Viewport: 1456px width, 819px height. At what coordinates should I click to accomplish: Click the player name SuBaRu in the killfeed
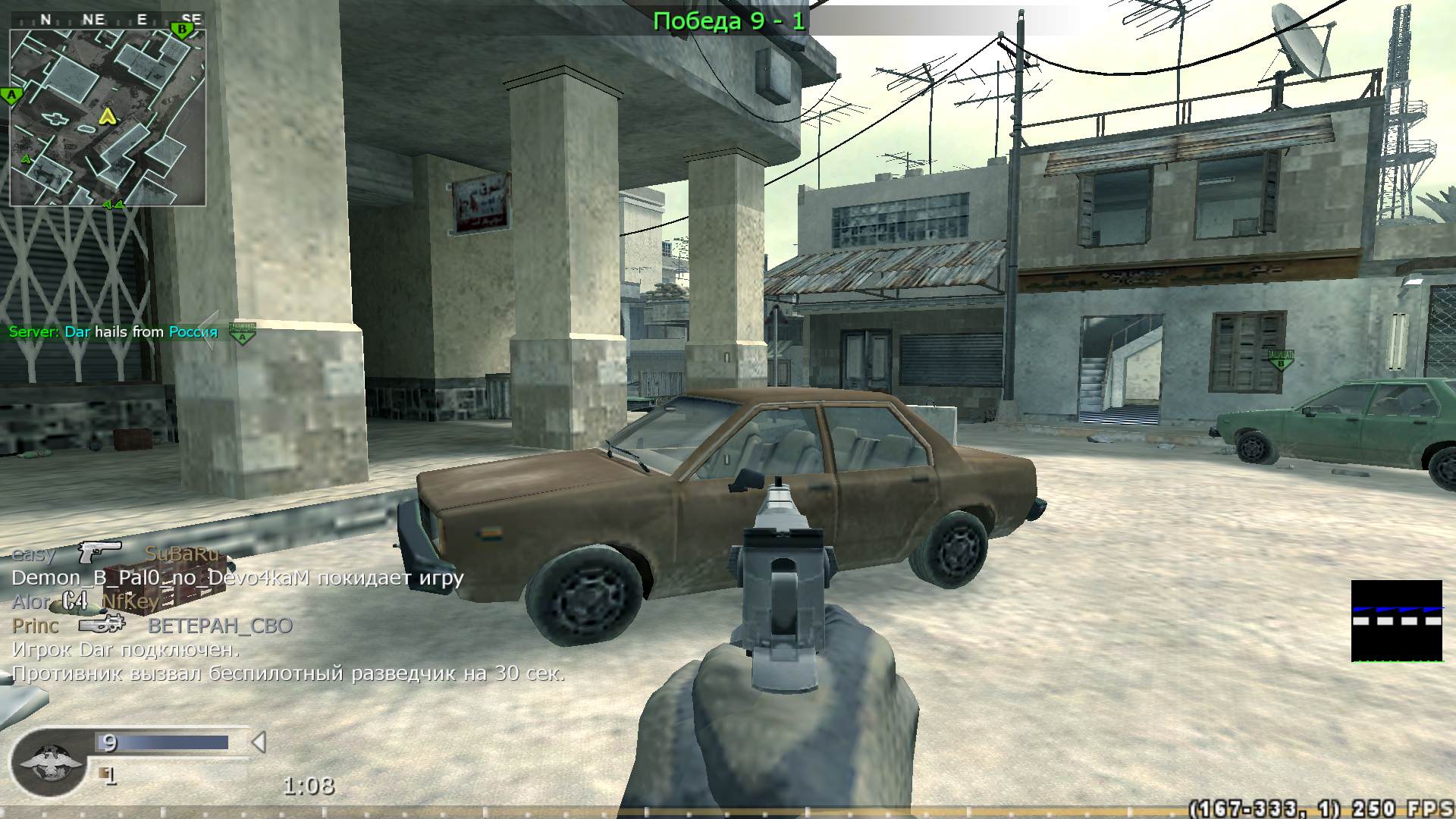coord(182,553)
